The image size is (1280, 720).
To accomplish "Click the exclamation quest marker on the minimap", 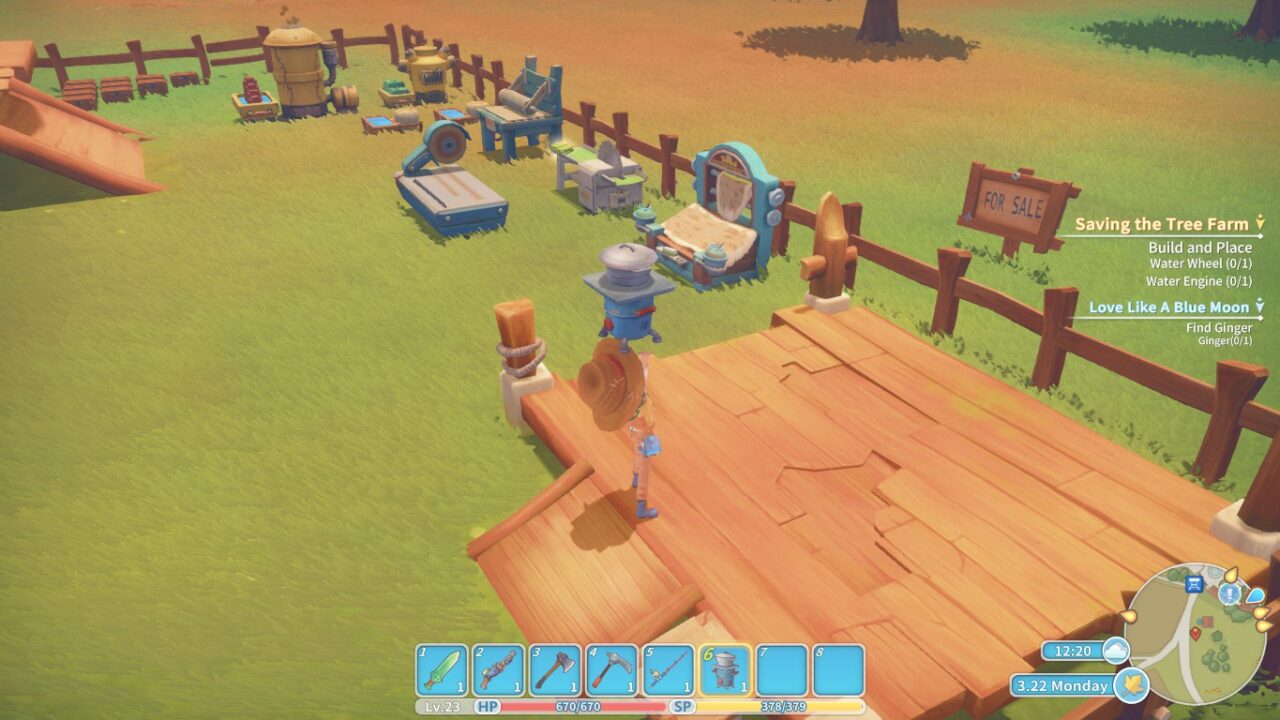I will tap(1229, 594).
